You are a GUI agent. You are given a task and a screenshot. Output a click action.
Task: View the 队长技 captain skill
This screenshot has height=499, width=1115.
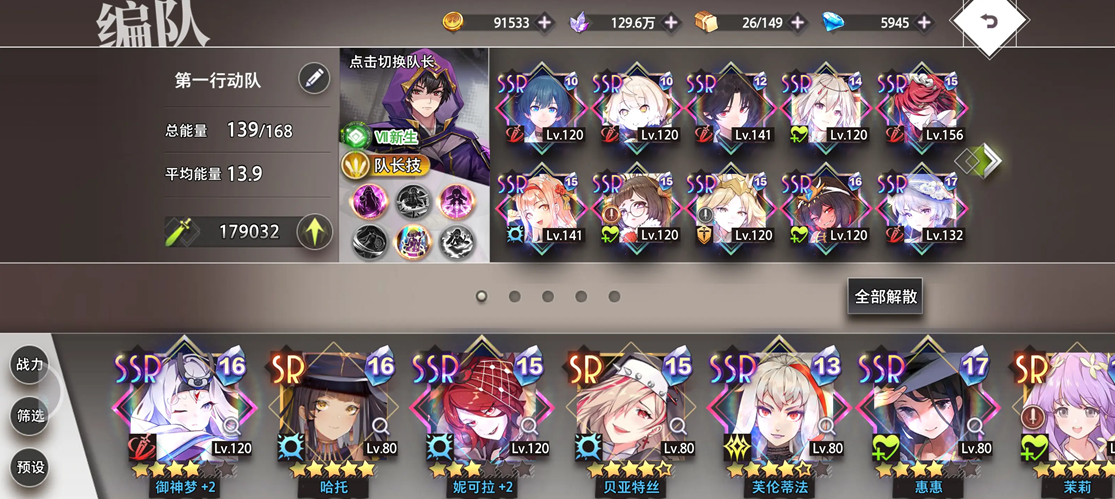coord(387,166)
